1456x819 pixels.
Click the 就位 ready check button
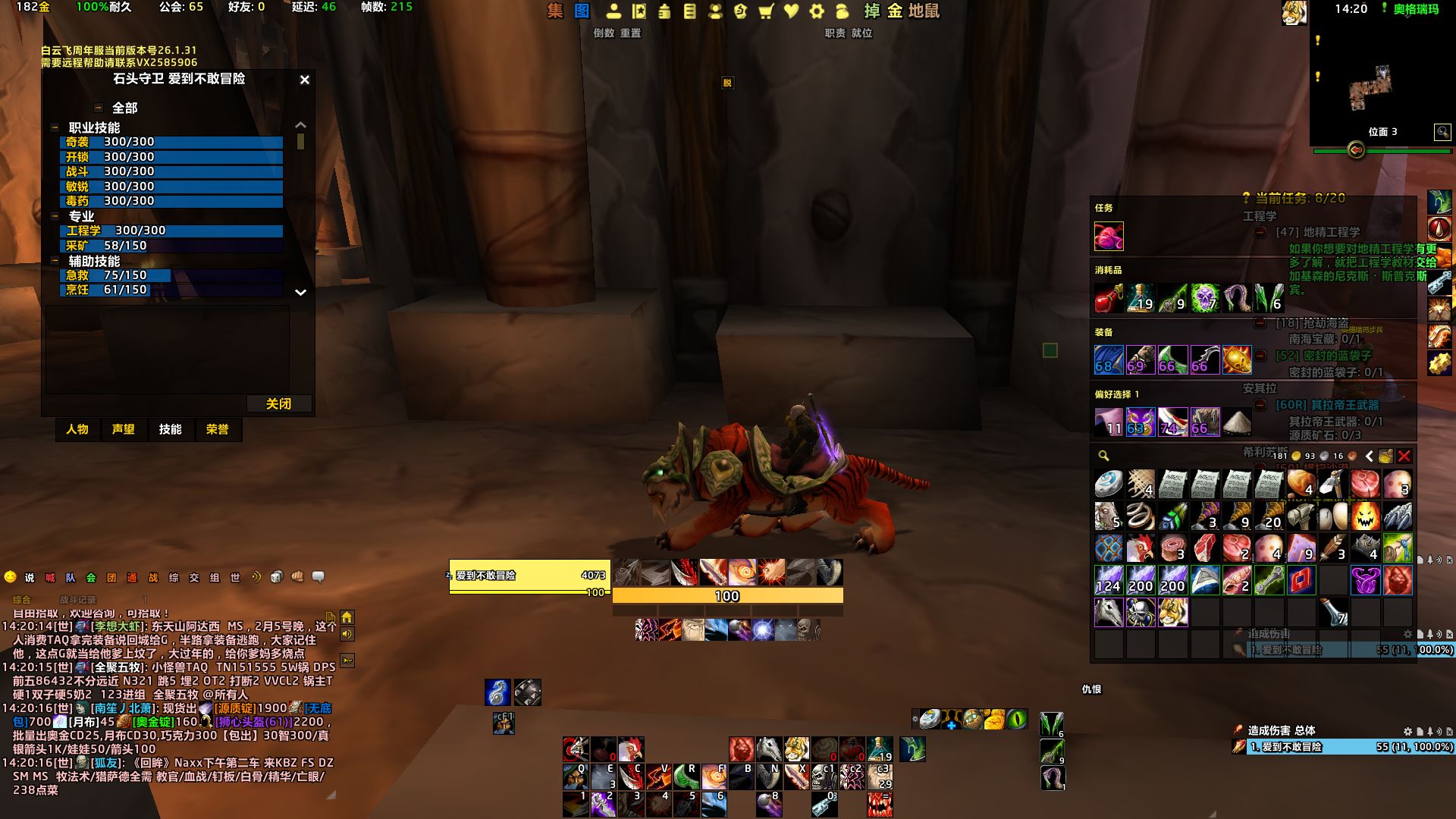tap(861, 33)
